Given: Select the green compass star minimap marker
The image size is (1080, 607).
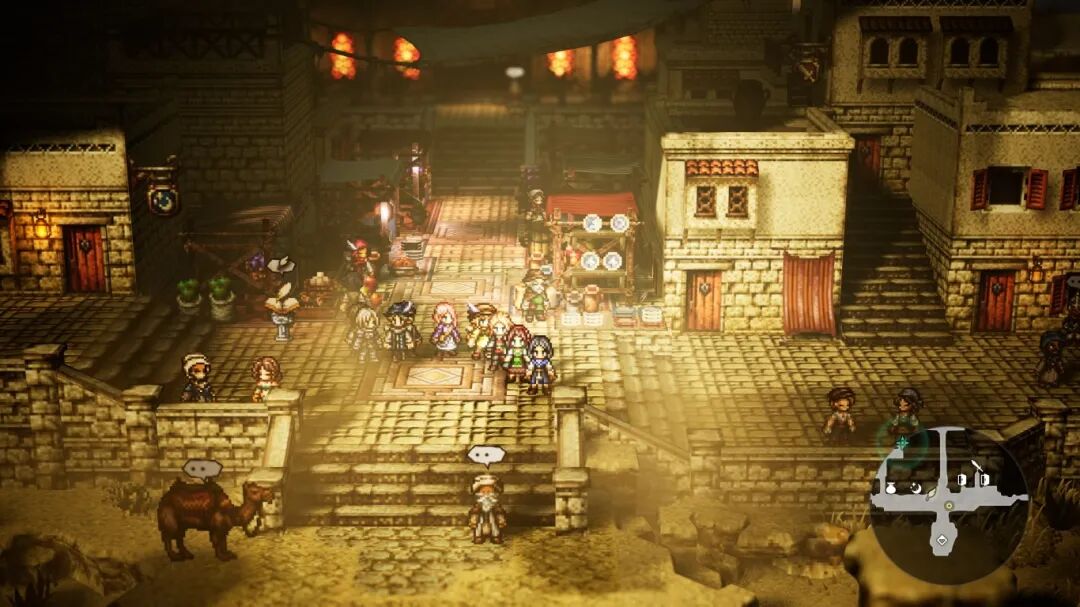Looking at the screenshot, I should pyautogui.click(x=902, y=441).
